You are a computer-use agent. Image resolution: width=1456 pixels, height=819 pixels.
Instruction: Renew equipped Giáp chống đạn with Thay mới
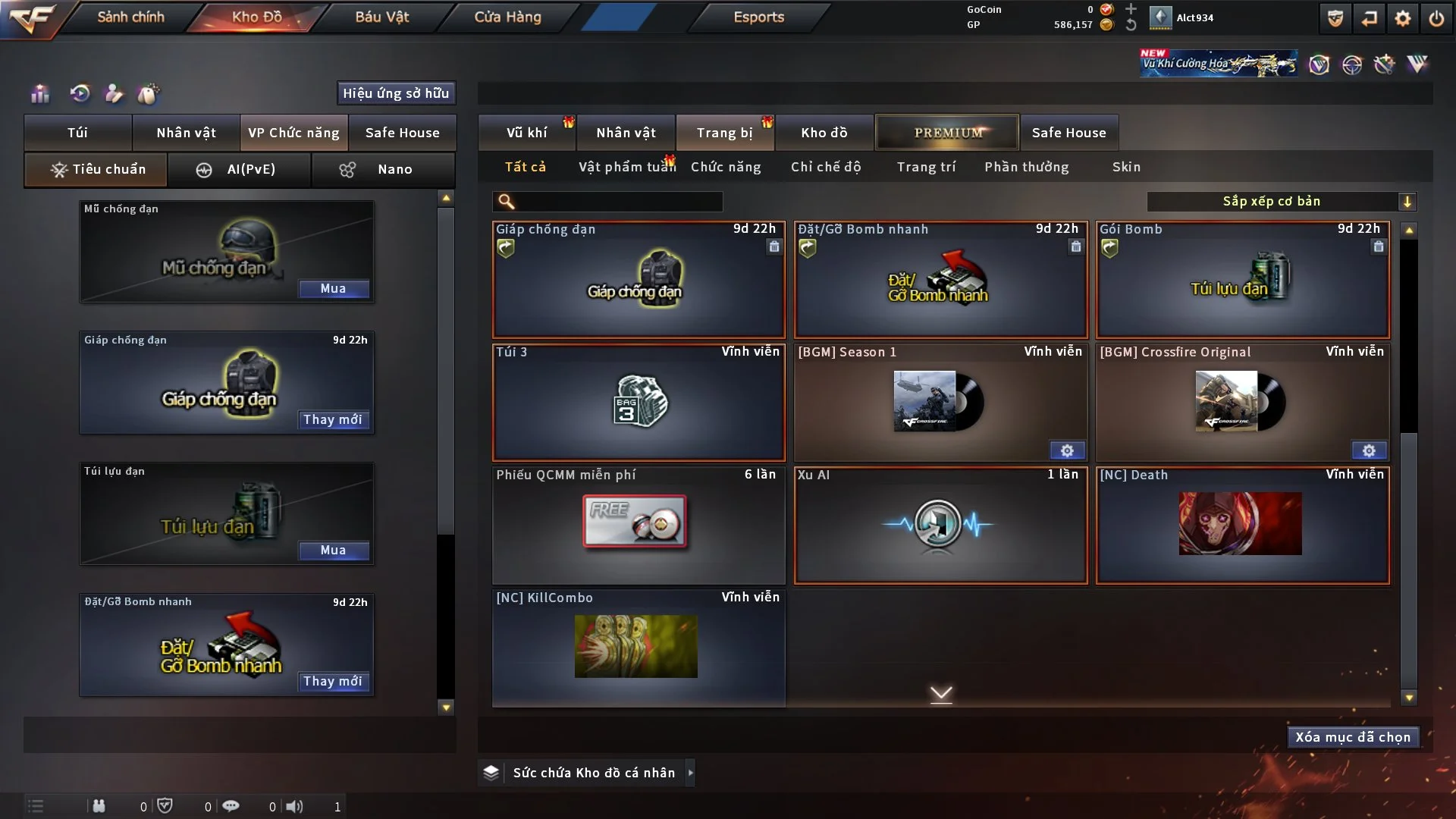(333, 419)
